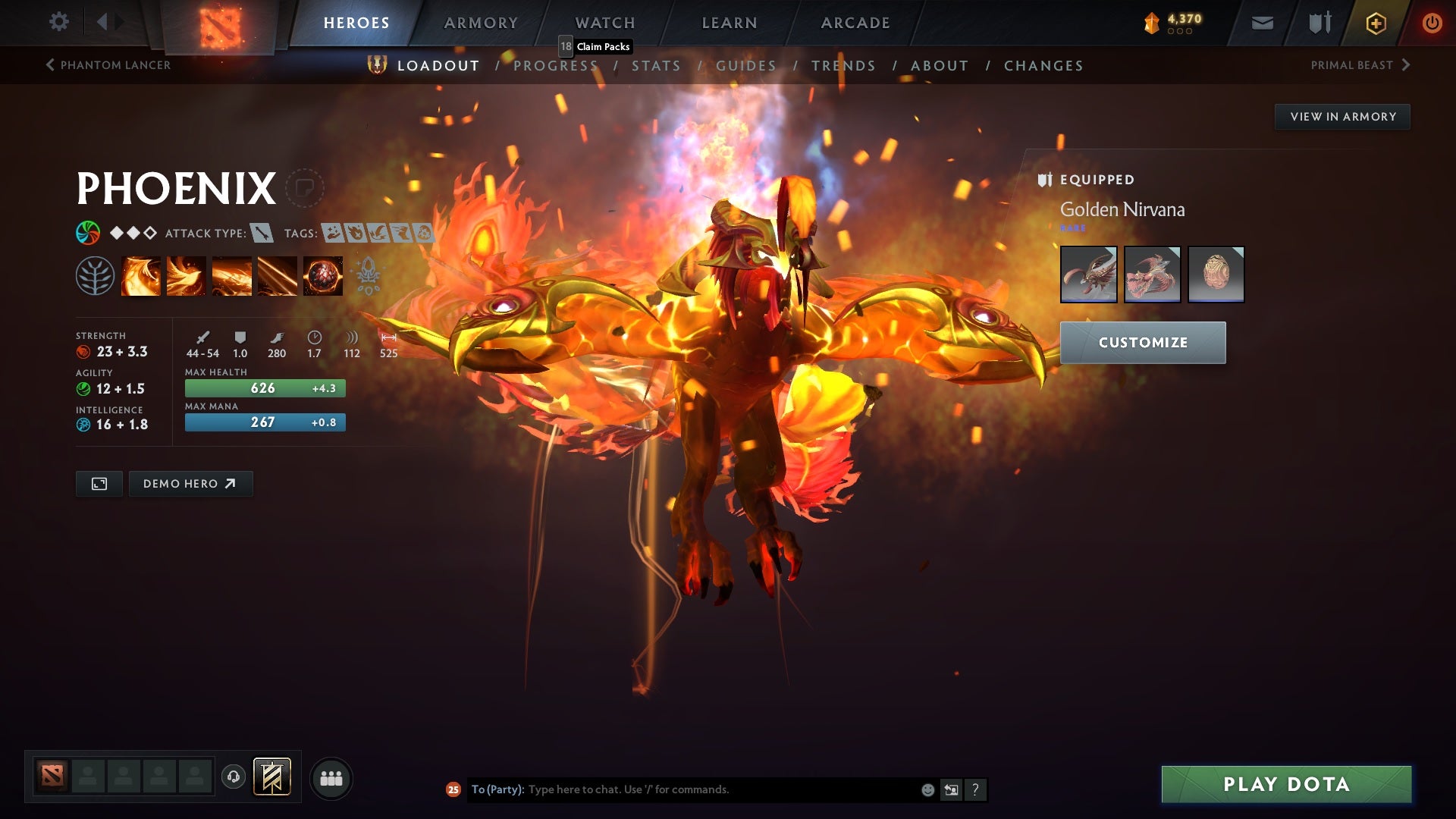
Task: Click the voice chat headset icon
Action: tap(233, 777)
